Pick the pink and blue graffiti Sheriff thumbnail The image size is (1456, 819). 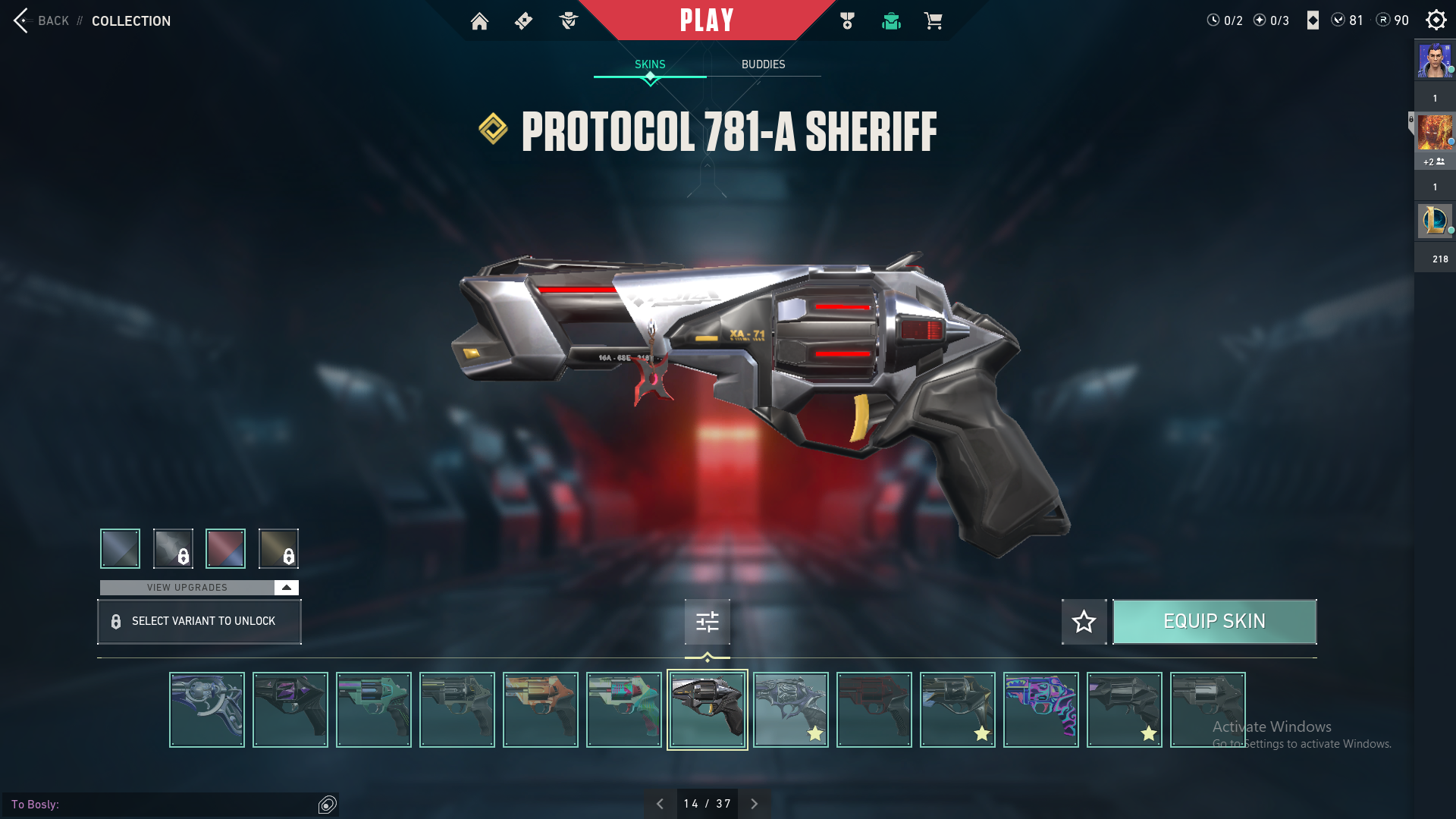click(x=1040, y=710)
